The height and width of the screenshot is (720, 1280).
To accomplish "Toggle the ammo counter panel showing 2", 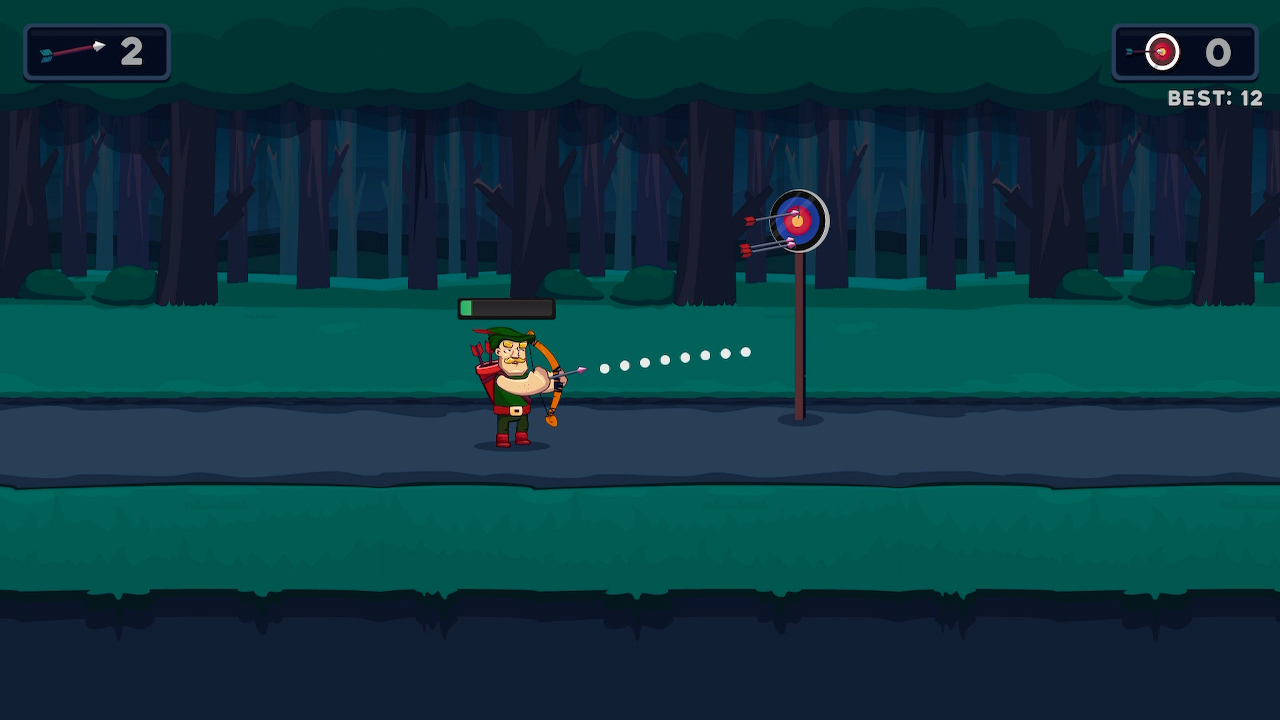I will (x=96, y=52).
